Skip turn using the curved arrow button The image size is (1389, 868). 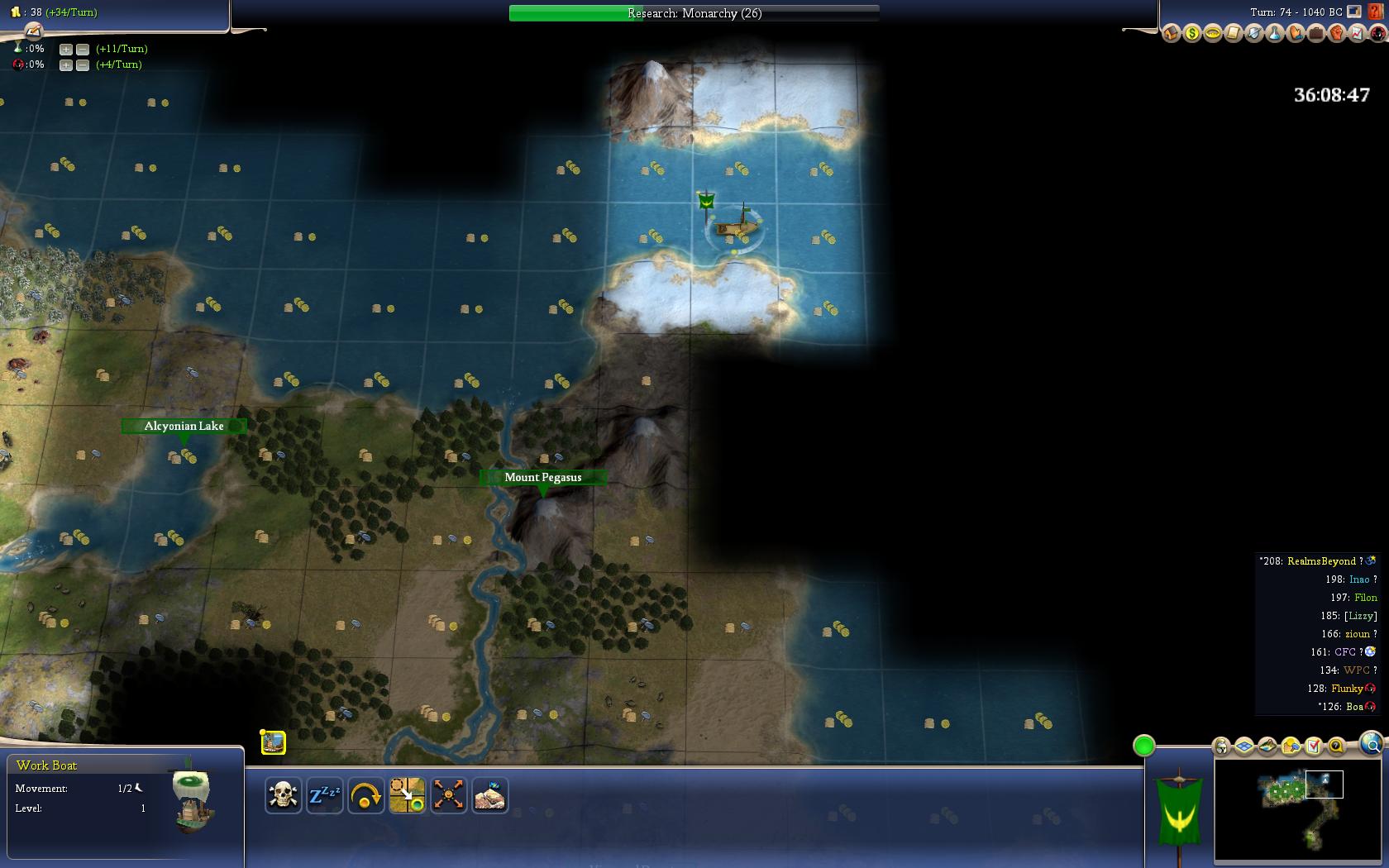[365, 796]
